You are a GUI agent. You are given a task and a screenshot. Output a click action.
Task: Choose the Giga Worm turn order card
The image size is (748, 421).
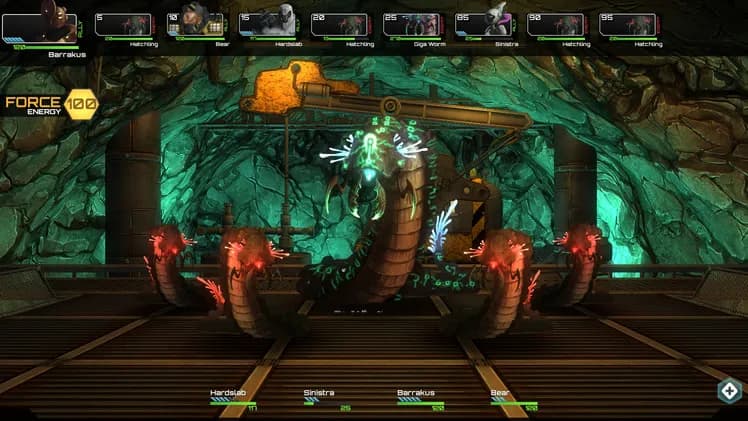point(412,24)
